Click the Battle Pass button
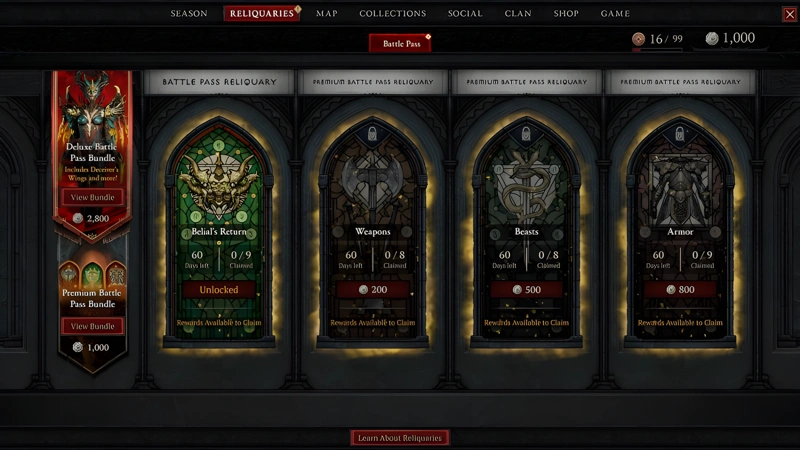This screenshot has height=450, width=800. [x=400, y=43]
